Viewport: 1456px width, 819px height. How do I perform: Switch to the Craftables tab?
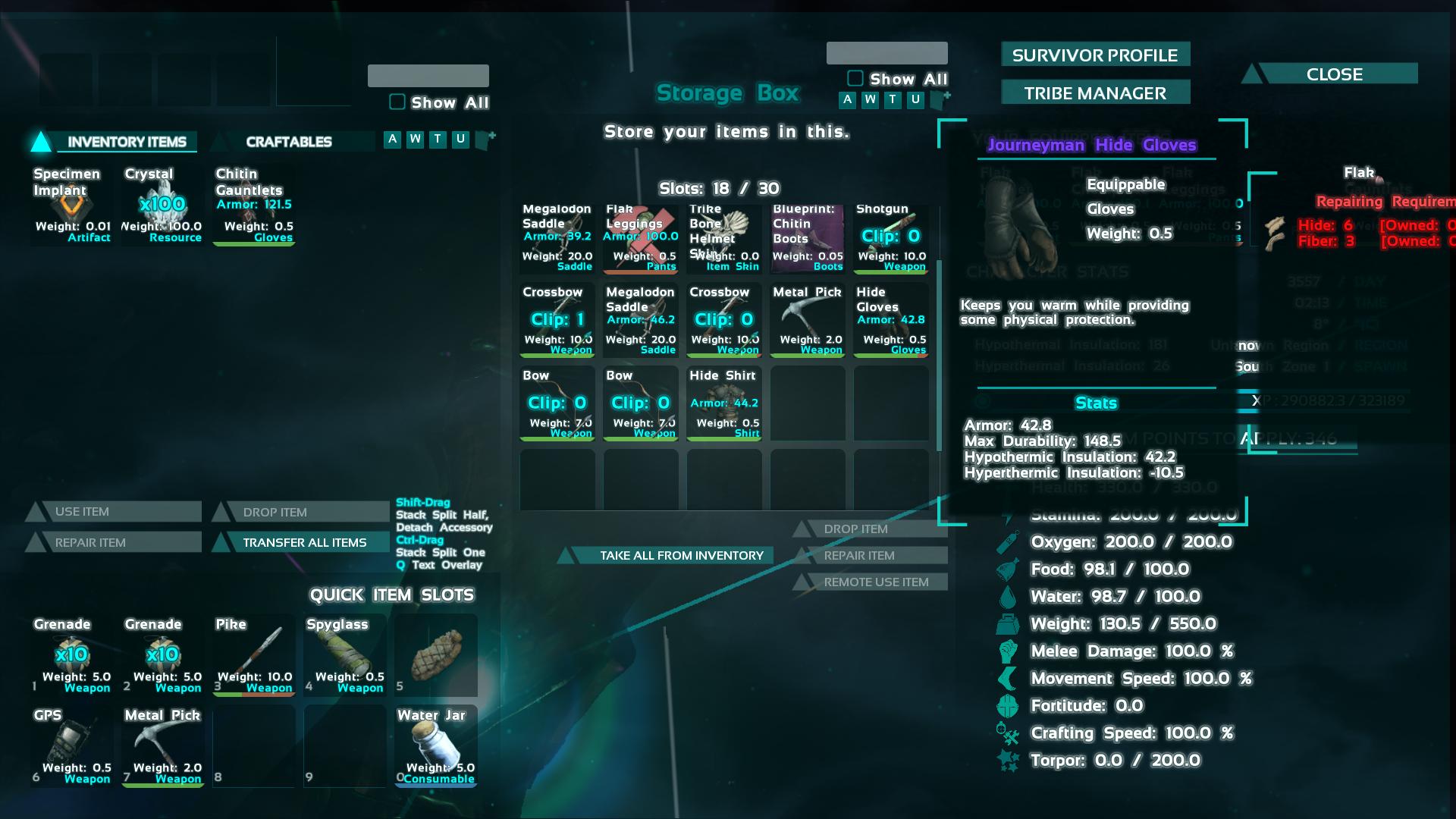(290, 141)
